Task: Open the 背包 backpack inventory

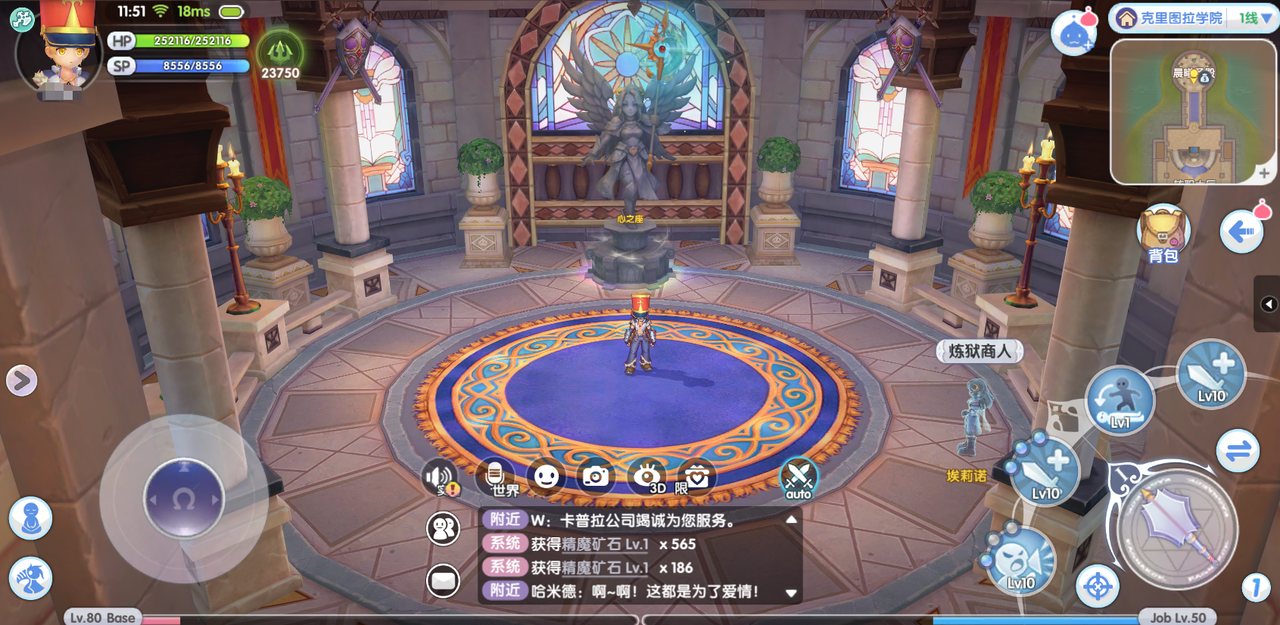Action: tap(1162, 231)
